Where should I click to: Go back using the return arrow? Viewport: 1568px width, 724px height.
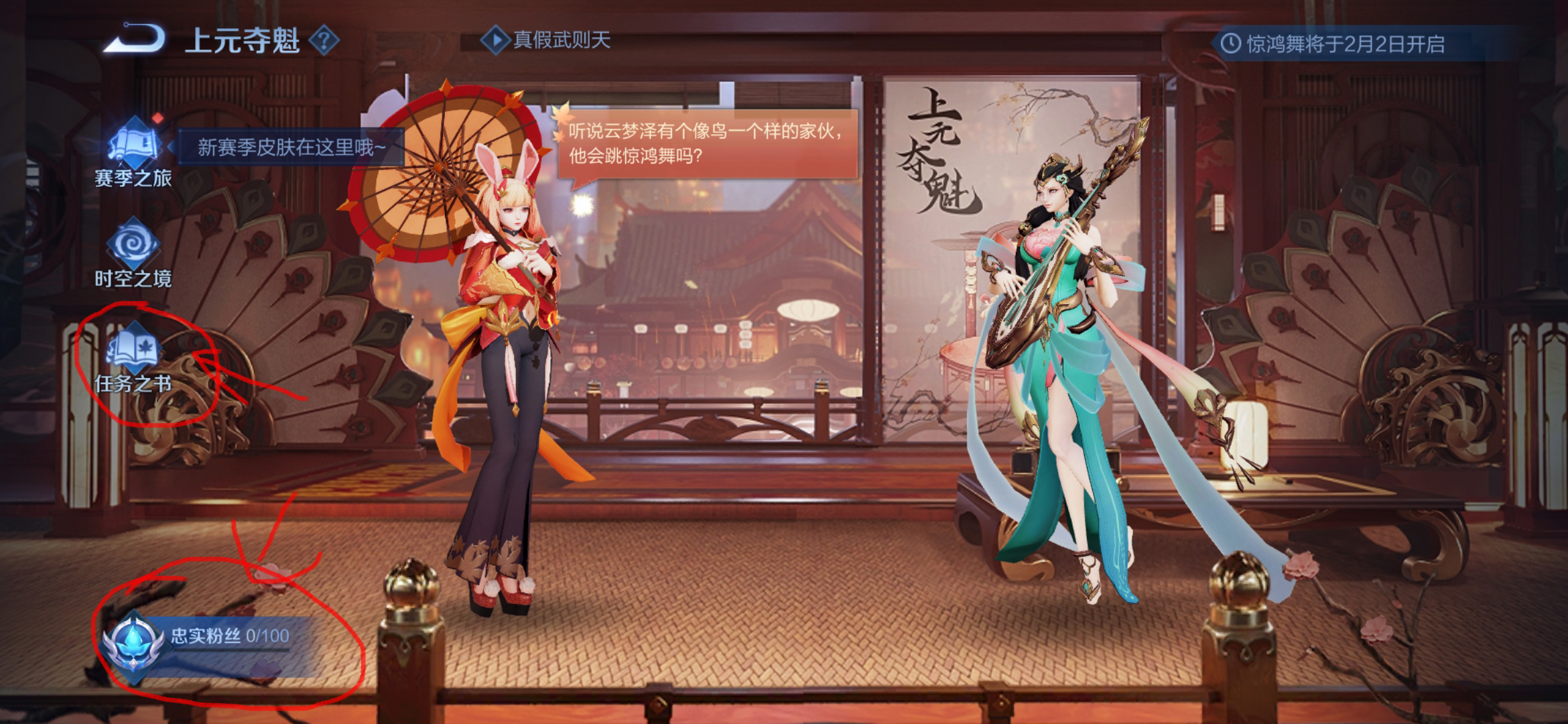point(135,39)
